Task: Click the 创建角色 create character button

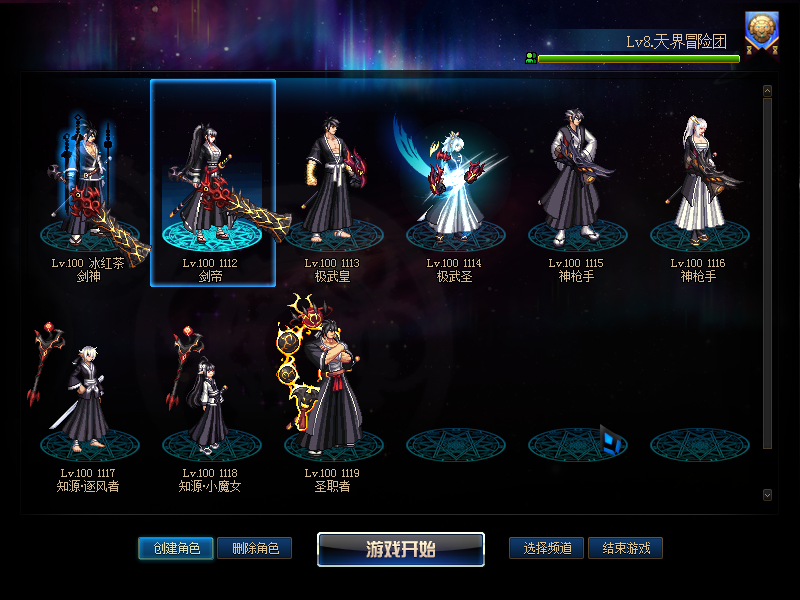Action: point(176,548)
